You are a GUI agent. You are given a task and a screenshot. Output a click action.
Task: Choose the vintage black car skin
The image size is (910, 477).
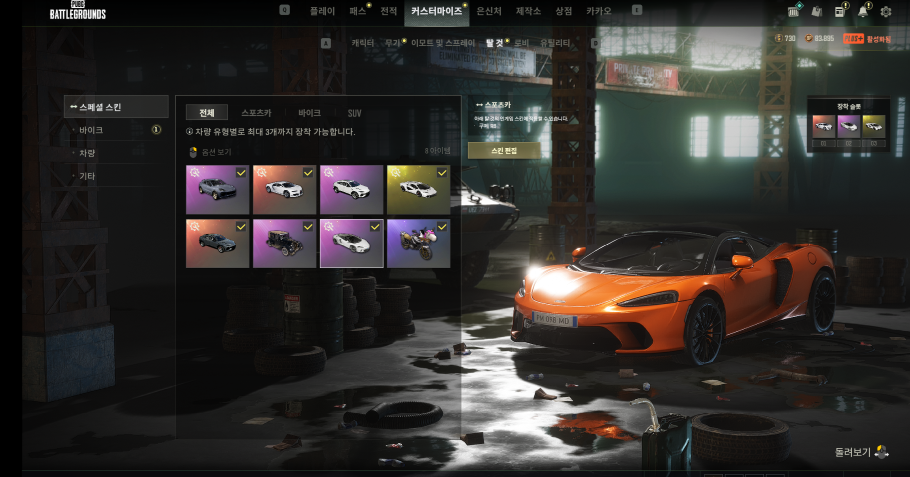284,243
